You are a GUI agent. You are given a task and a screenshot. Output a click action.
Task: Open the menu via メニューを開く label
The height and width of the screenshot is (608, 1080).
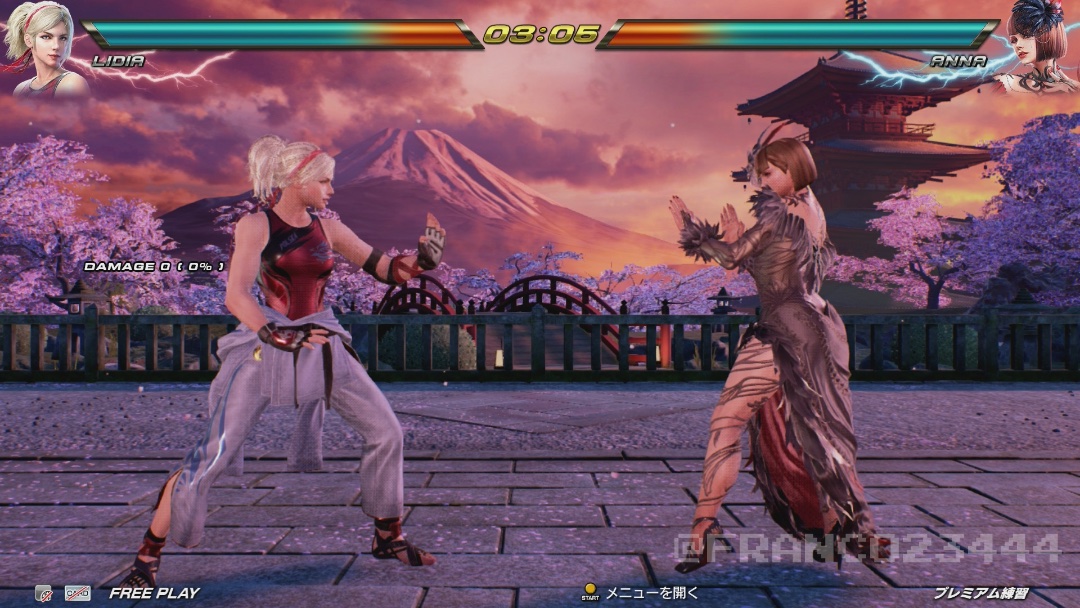[652, 593]
